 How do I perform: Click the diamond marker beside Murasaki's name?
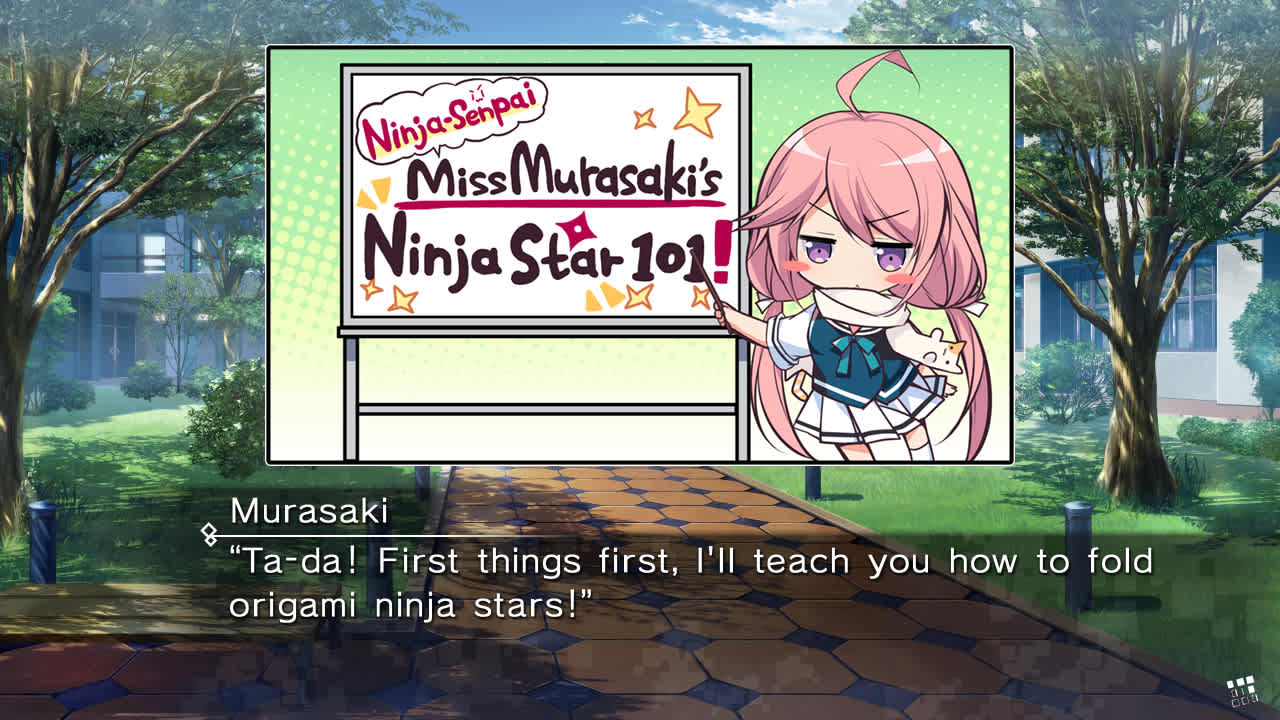click(x=210, y=533)
